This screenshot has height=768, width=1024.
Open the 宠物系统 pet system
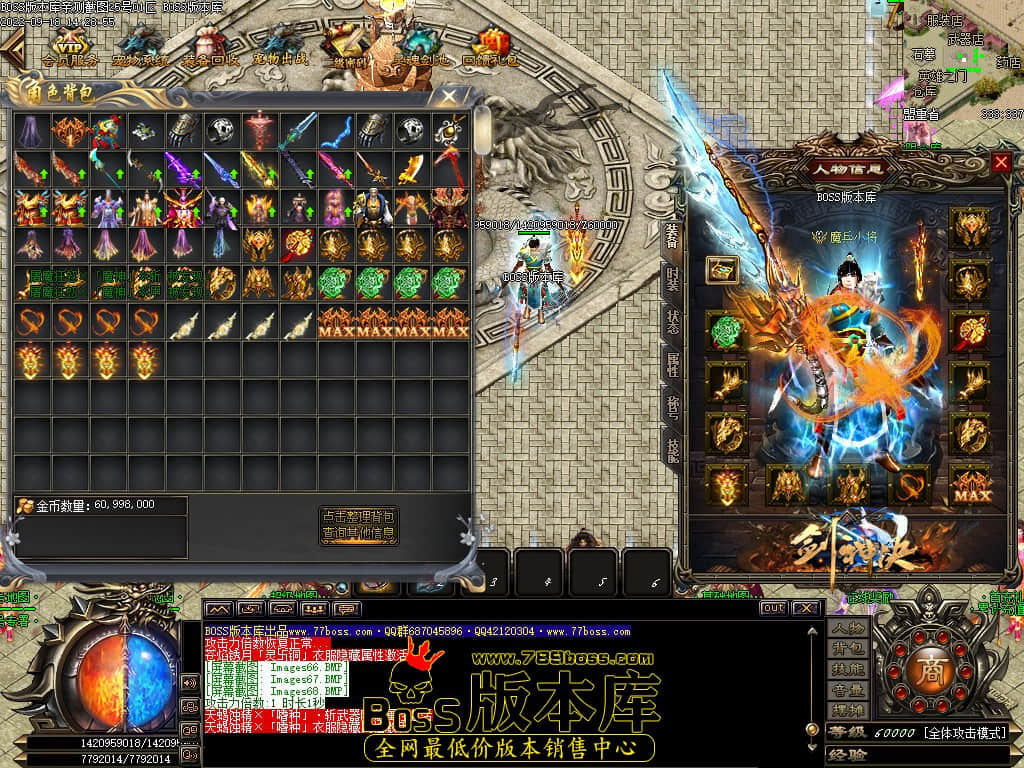point(140,47)
